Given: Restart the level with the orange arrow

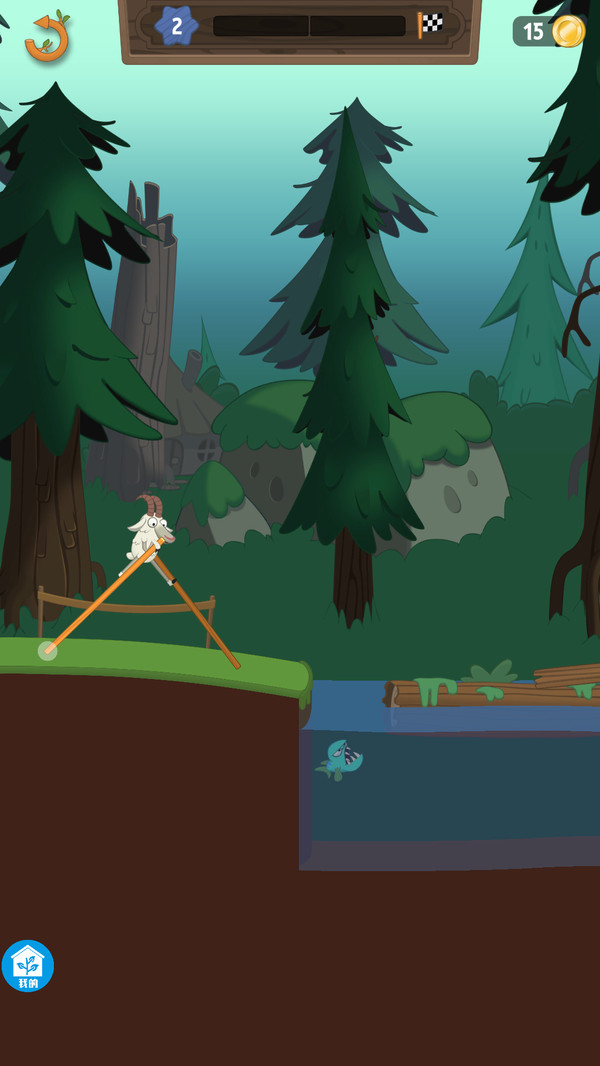Looking at the screenshot, I should pyautogui.click(x=46, y=36).
